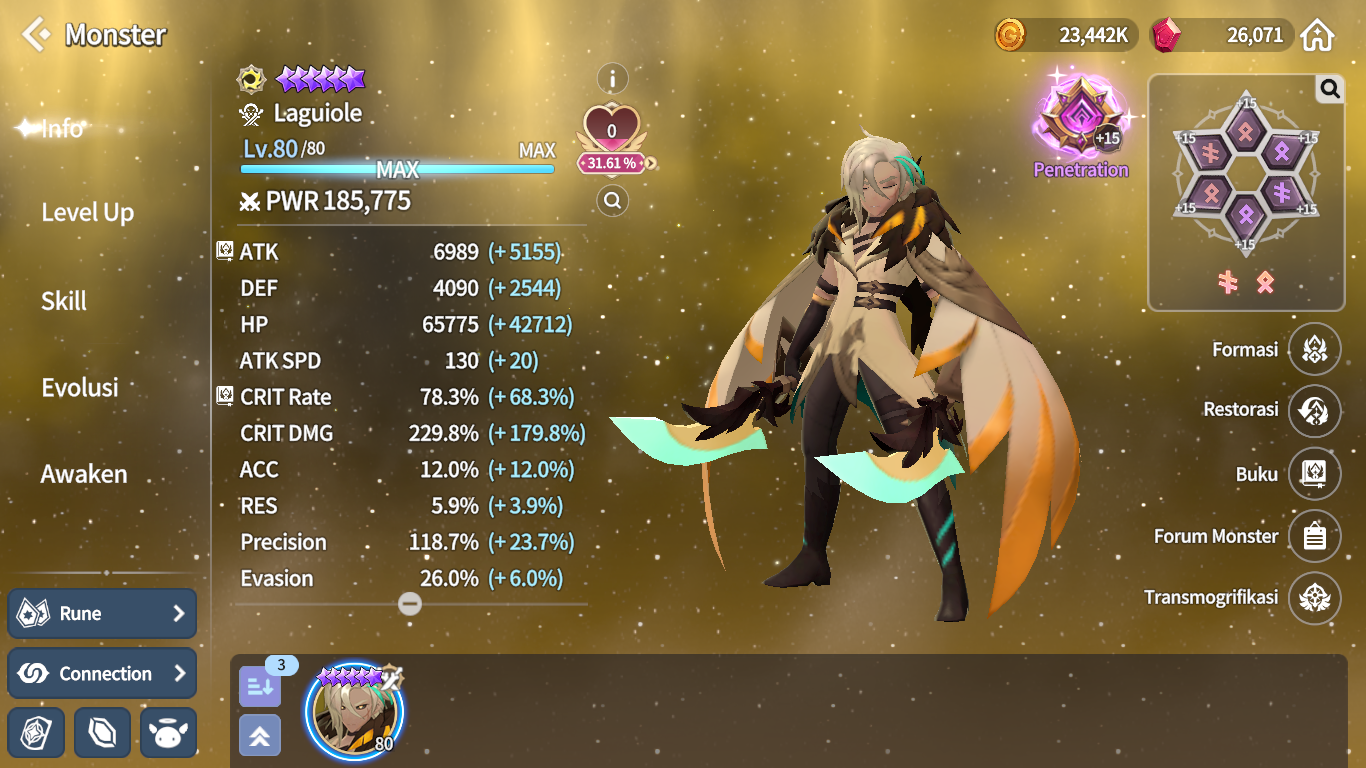Screen dimensions: 1366x768
Task: Go back from the Monster screen
Action: click(x=36, y=34)
